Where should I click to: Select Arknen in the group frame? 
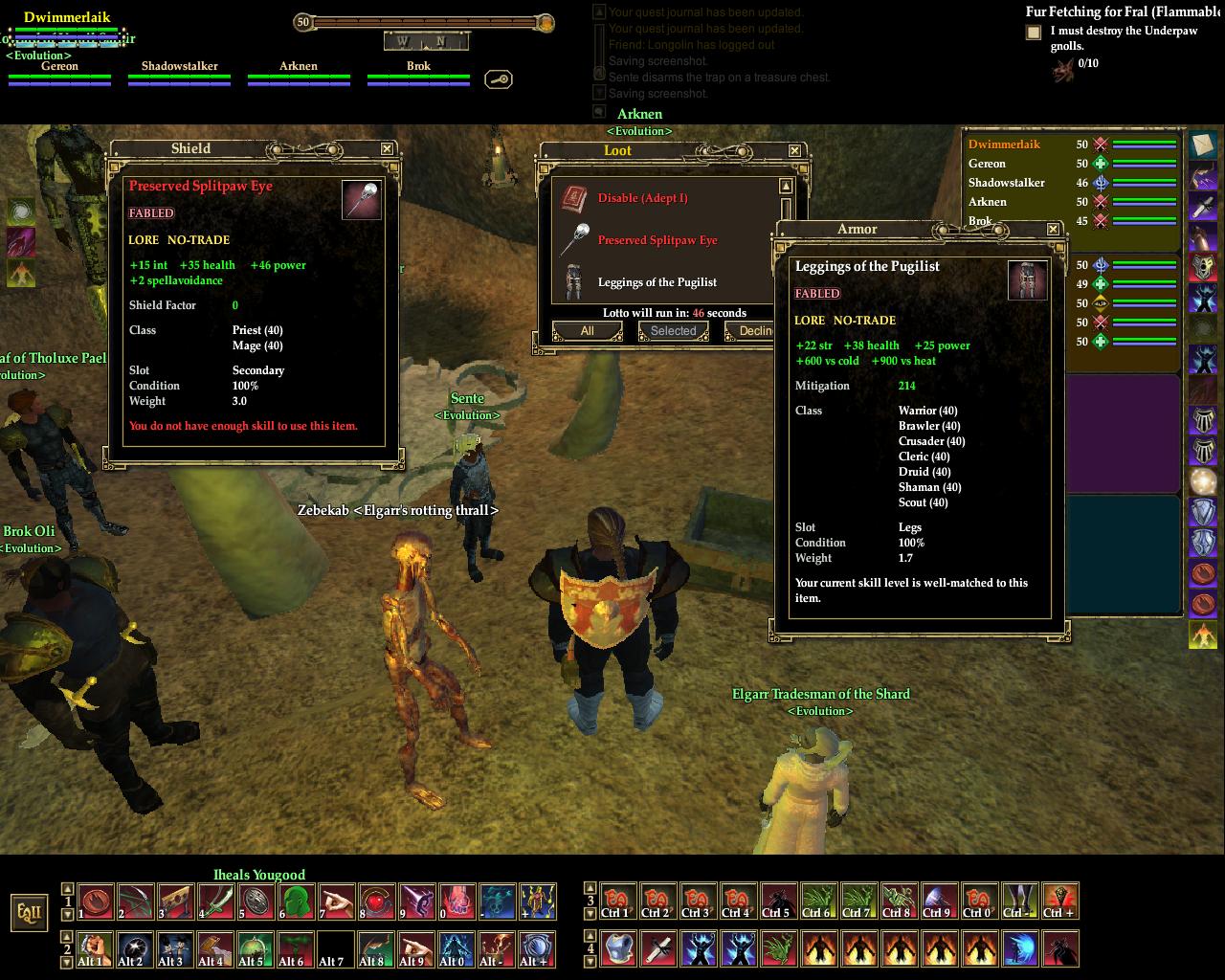tap(299, 67)
